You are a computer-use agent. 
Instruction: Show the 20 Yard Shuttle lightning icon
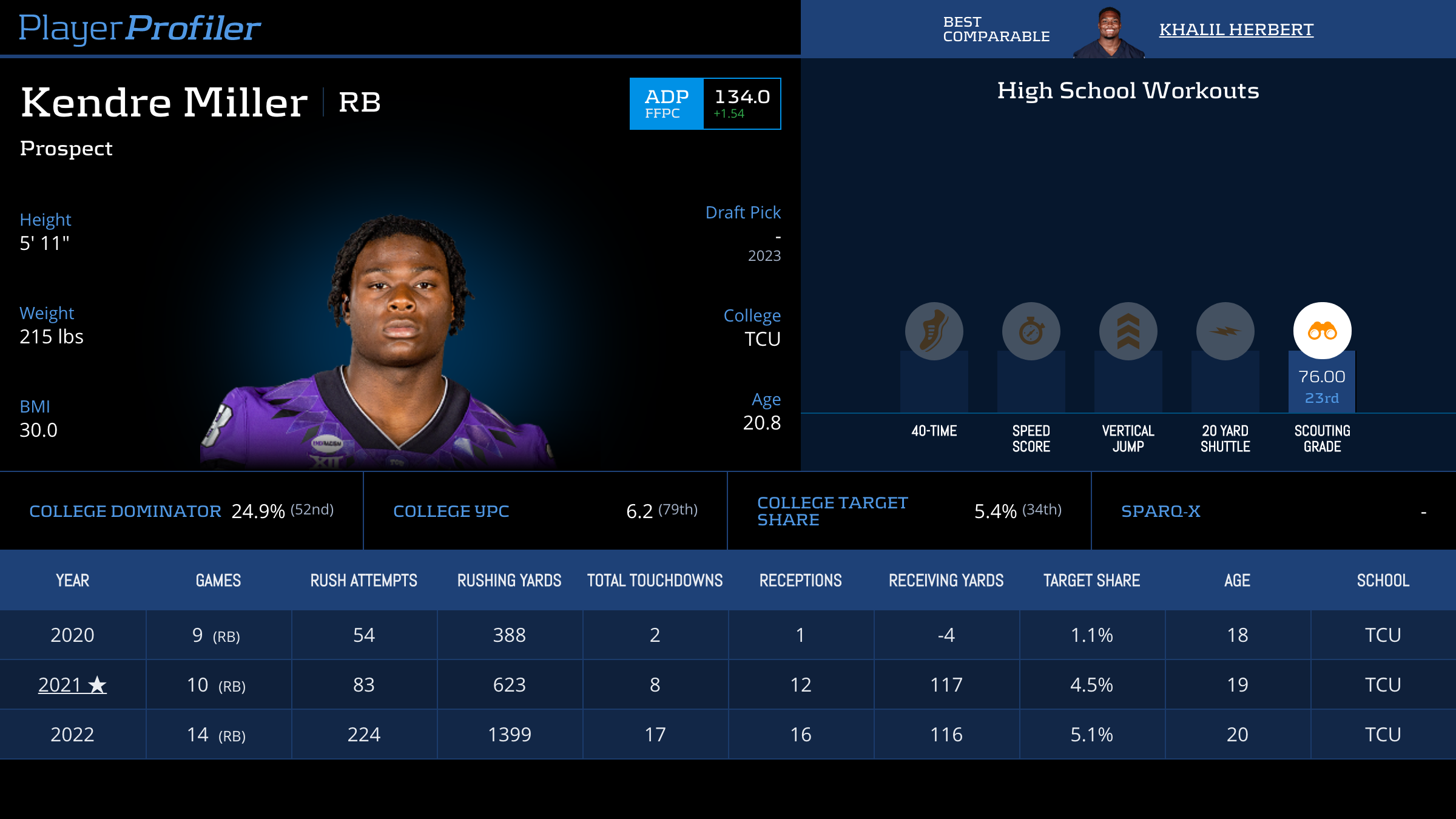pos(1225,331)
